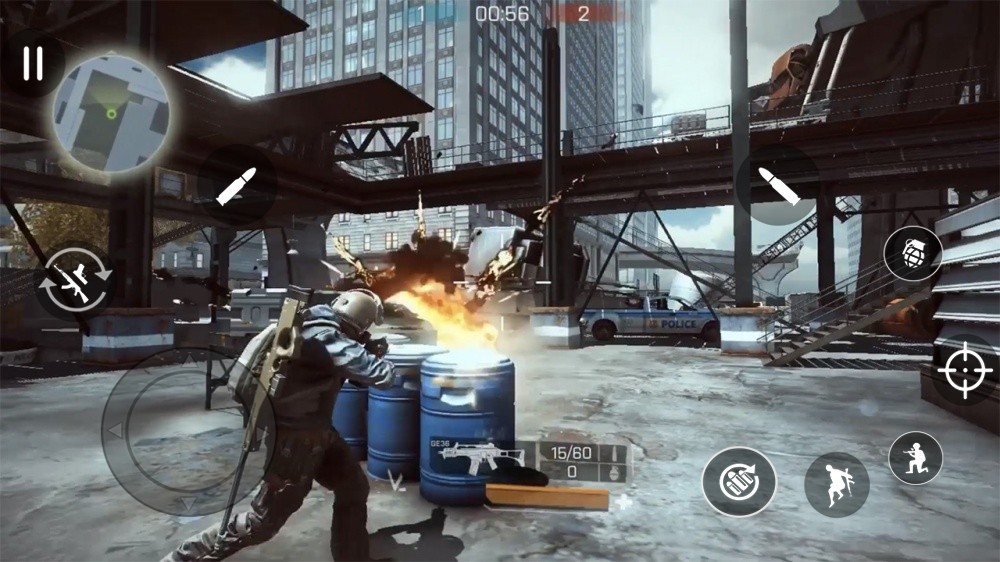Activate the sprint running-figure button

(836, 484)
